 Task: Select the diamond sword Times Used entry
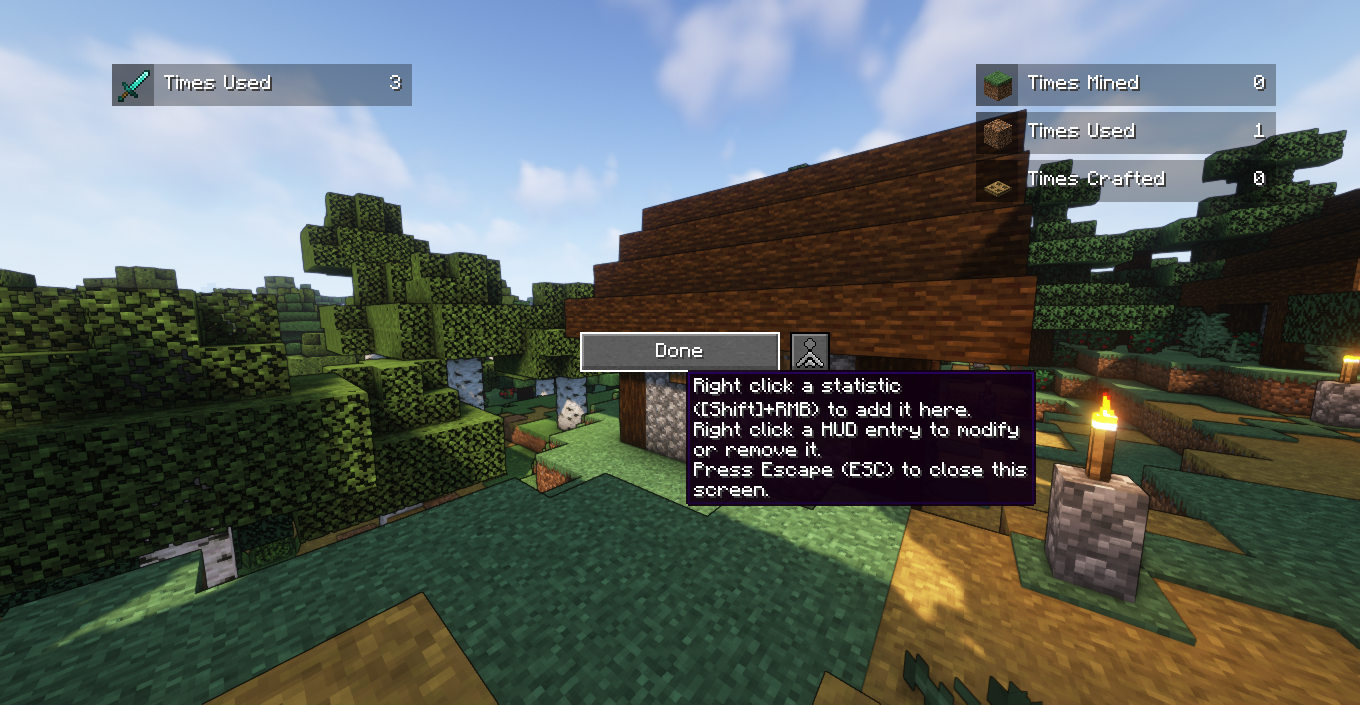tap(262, 84)
